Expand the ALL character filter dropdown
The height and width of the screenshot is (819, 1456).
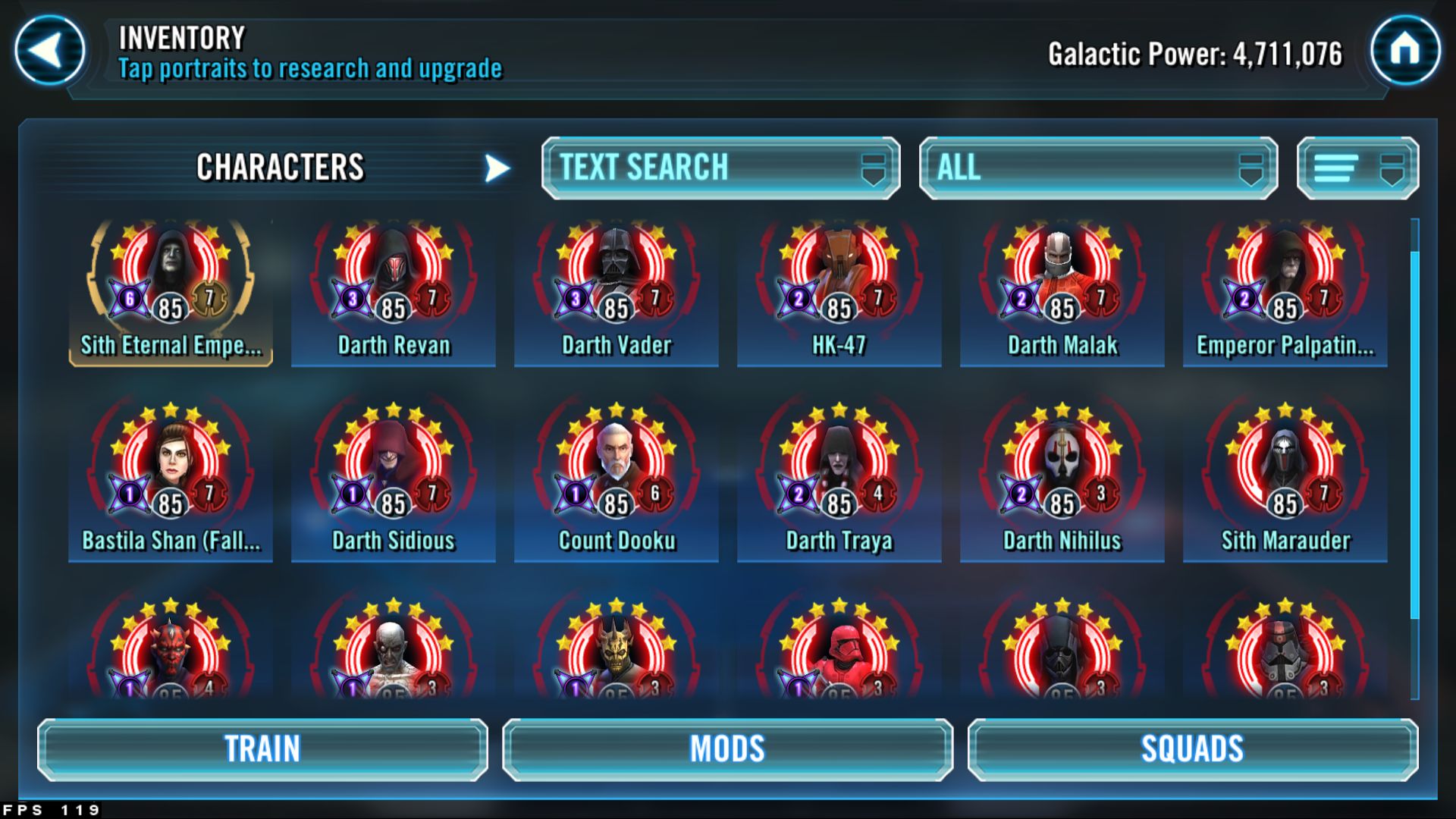(1099, 168)
